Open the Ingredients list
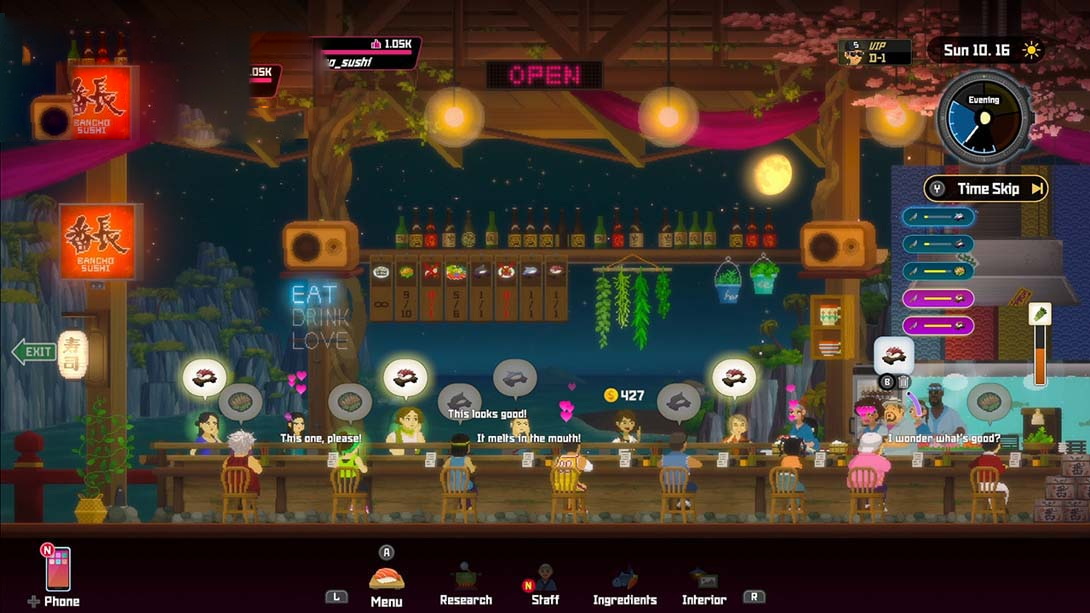1090x613 pixels. (625, 583)
